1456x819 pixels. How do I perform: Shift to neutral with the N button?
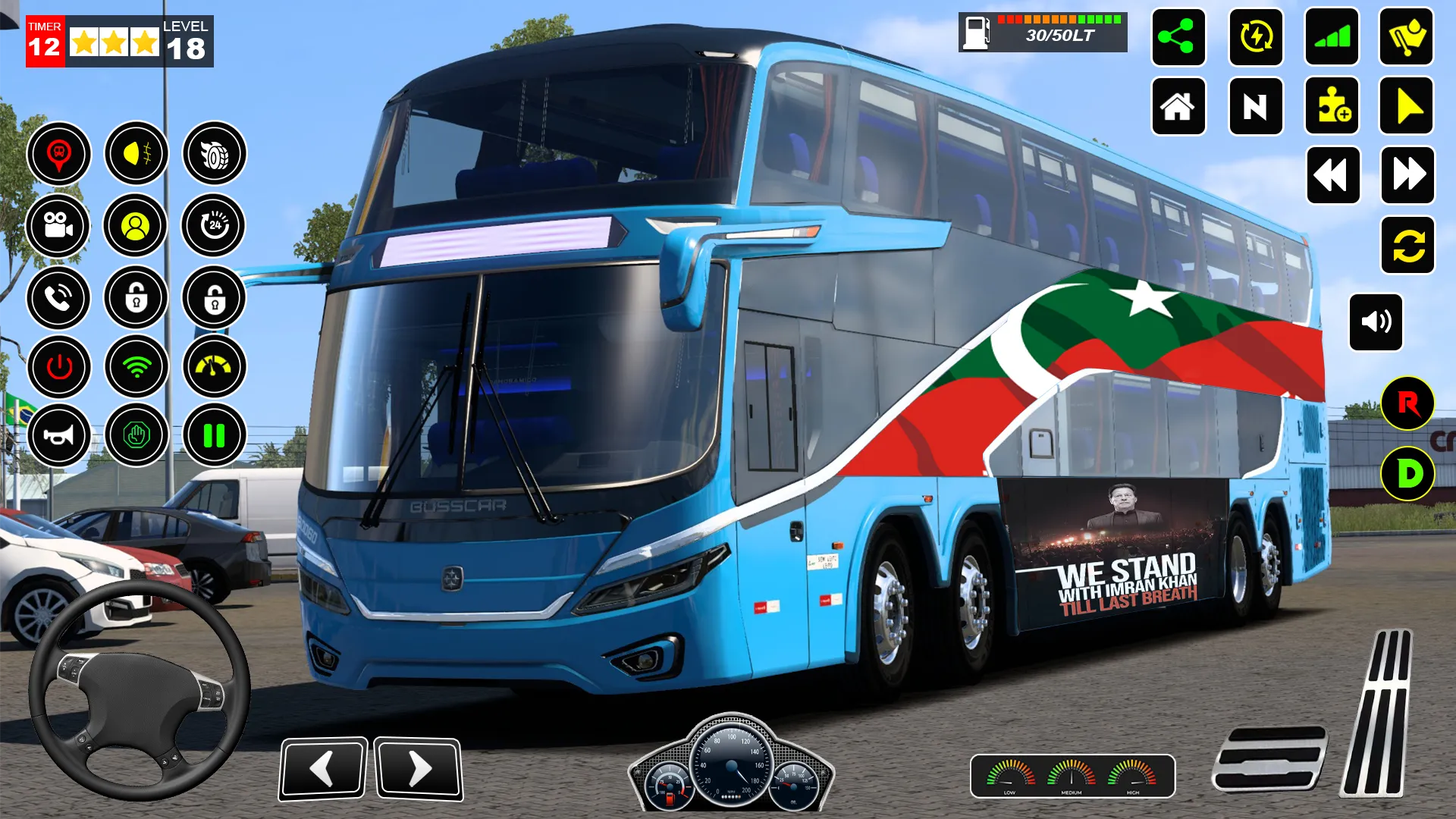point(1255,107)
